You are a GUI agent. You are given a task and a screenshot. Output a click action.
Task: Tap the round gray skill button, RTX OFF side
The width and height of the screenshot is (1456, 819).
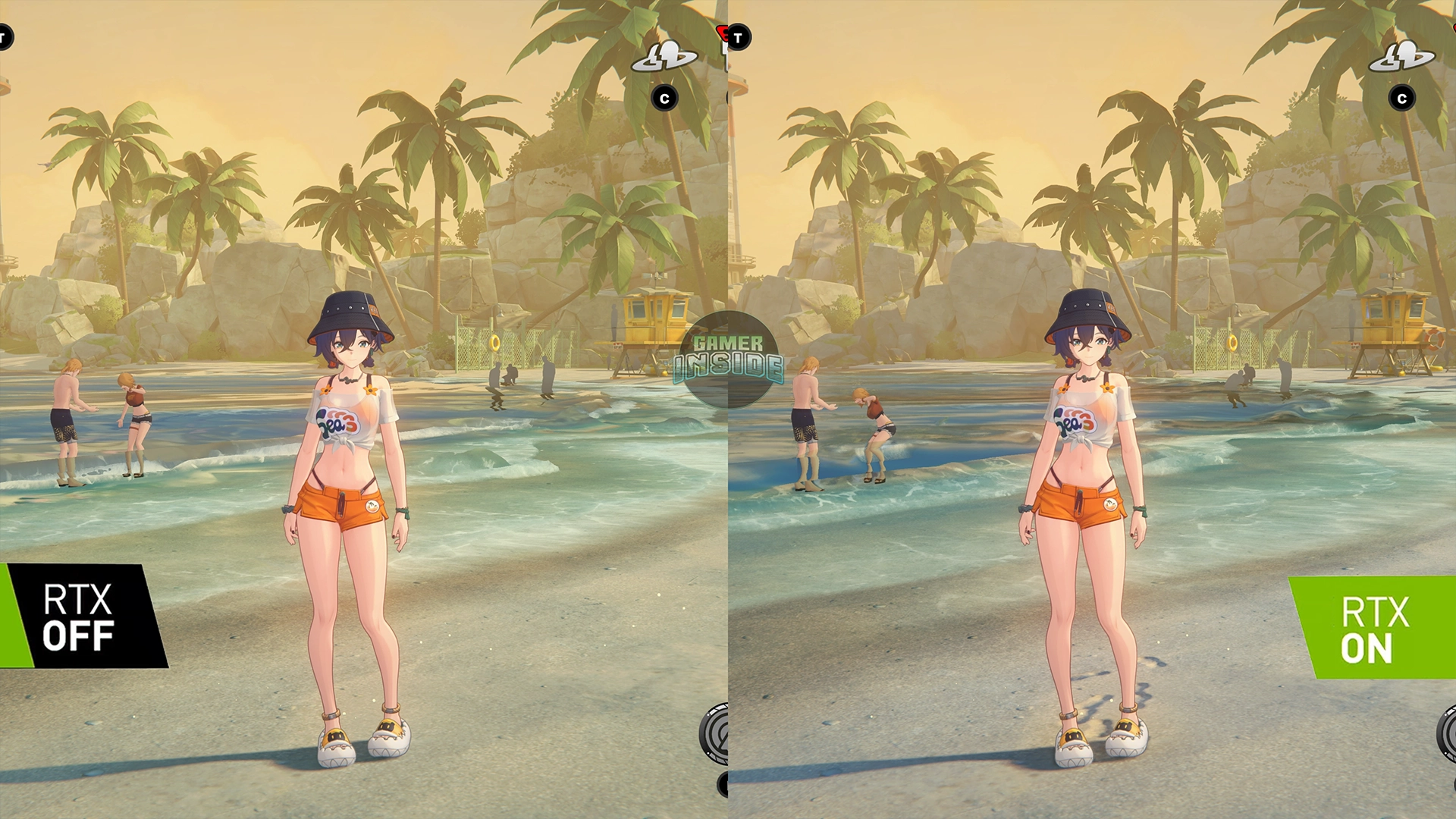pos(714,733)
